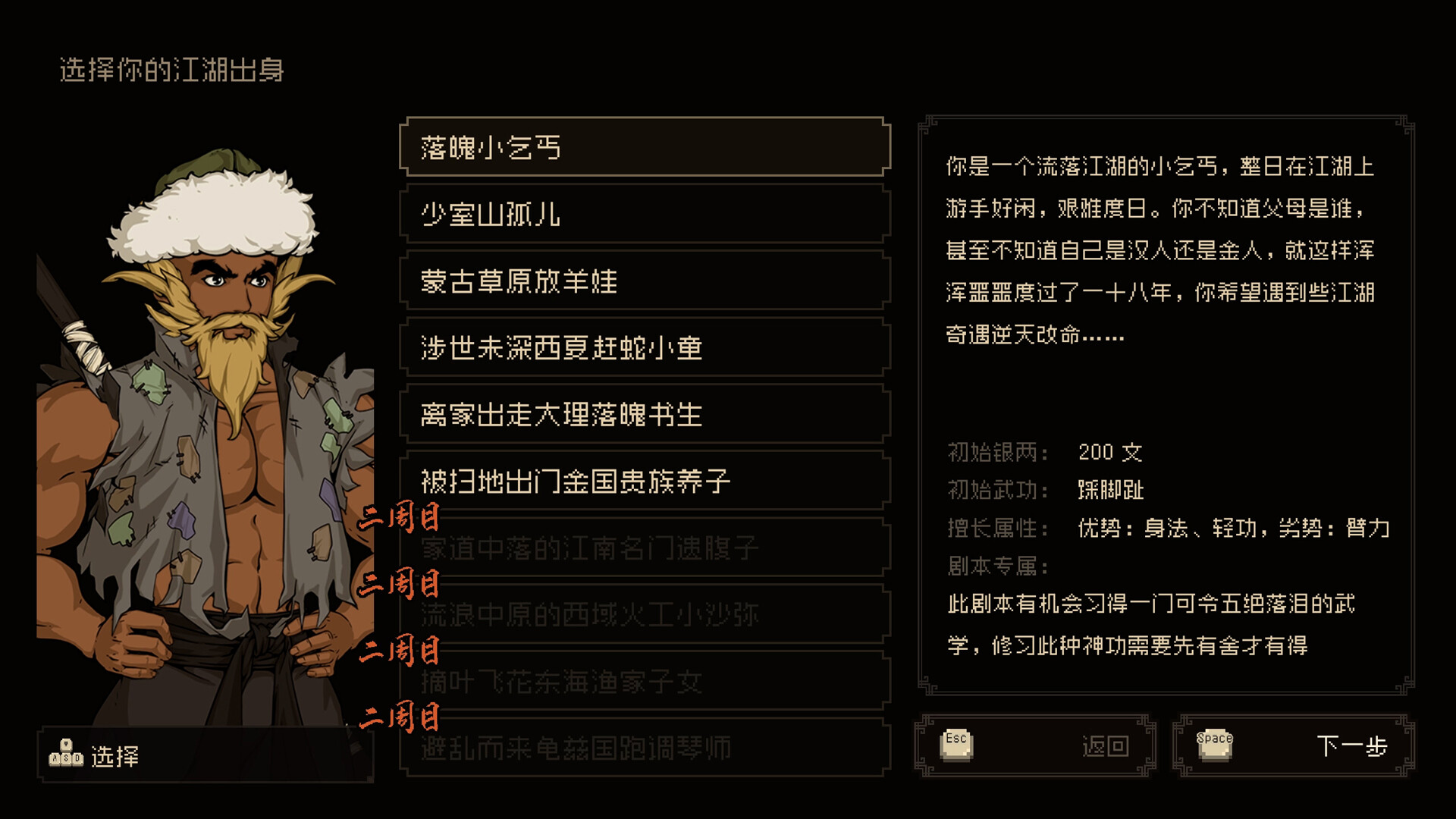Choose 涉世未深西夏赶蛇小童 background
This screenshot has width=1456, height=819.
645,348
